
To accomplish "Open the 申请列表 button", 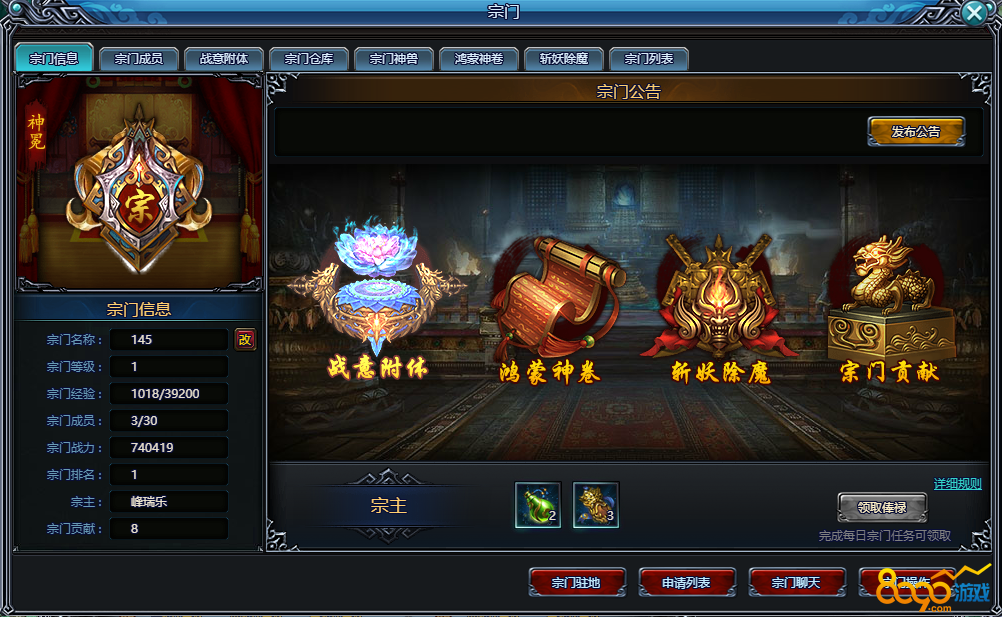I will coord(686,582).
